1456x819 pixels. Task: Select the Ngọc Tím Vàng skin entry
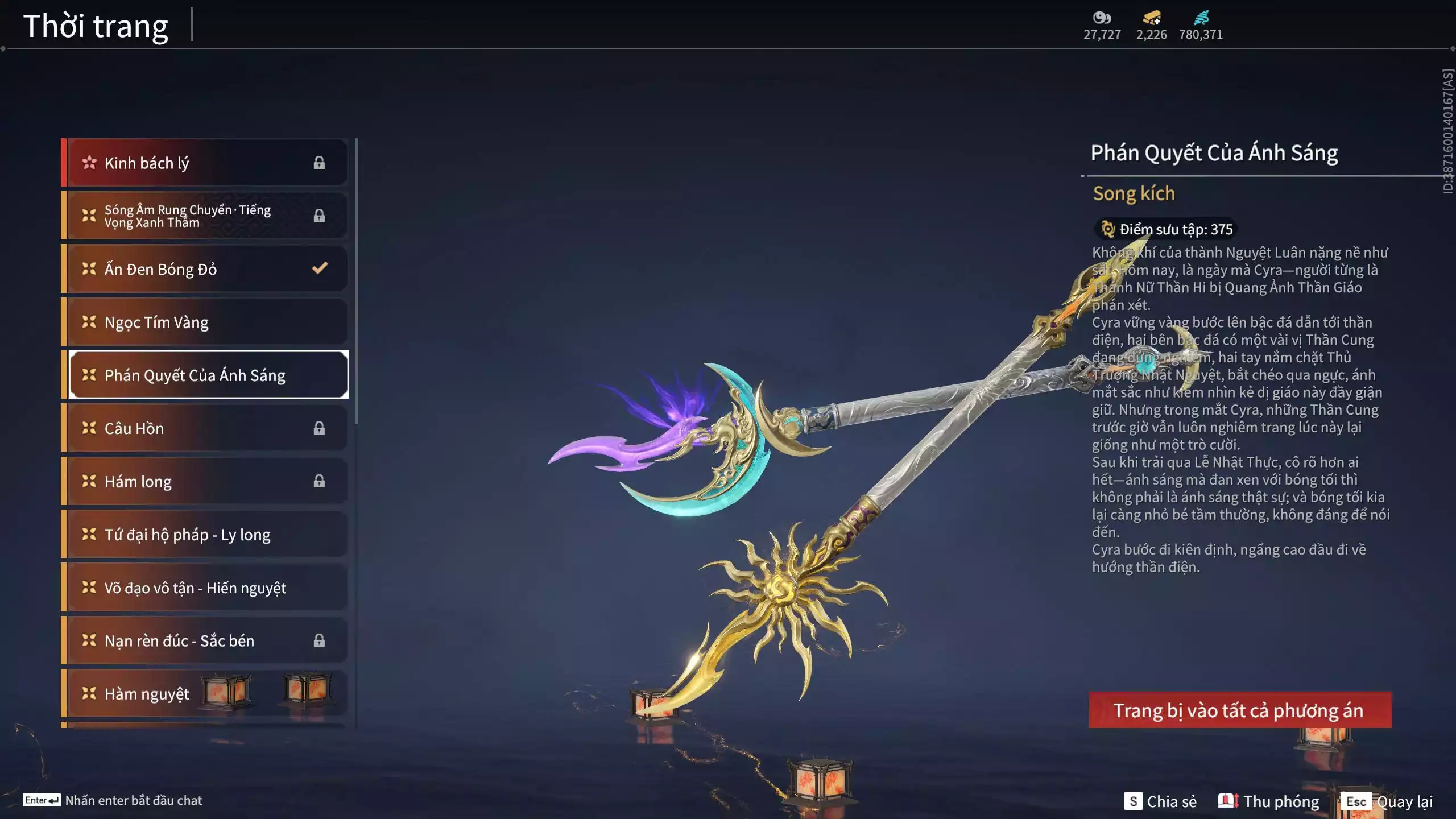tap(205, 322)
